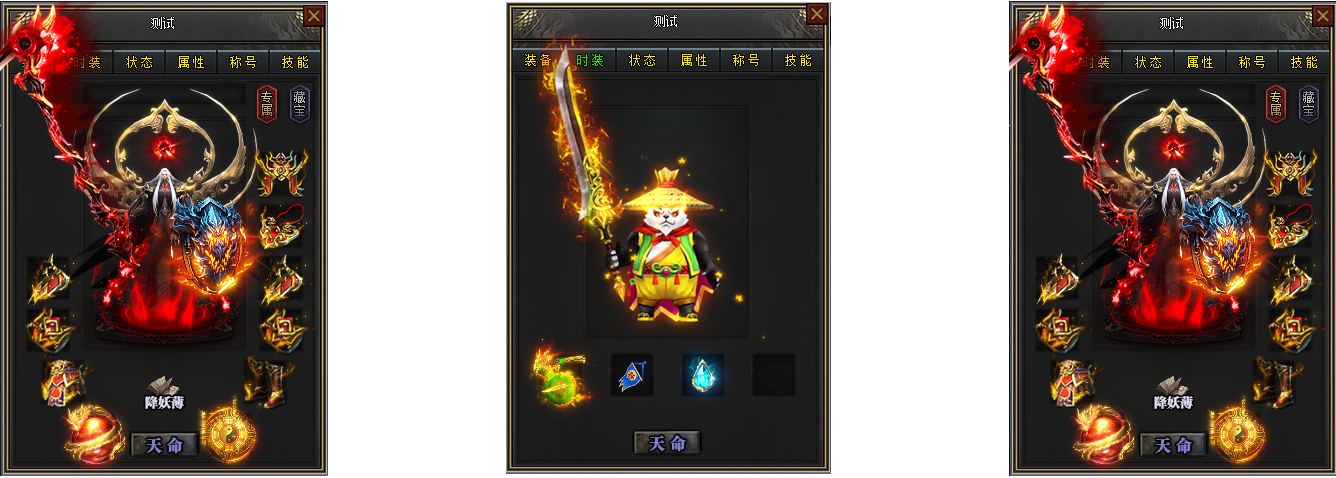Open the 状态 tab in the panda panel
Screen dimensions: 1336x478
tap(642, 60)
